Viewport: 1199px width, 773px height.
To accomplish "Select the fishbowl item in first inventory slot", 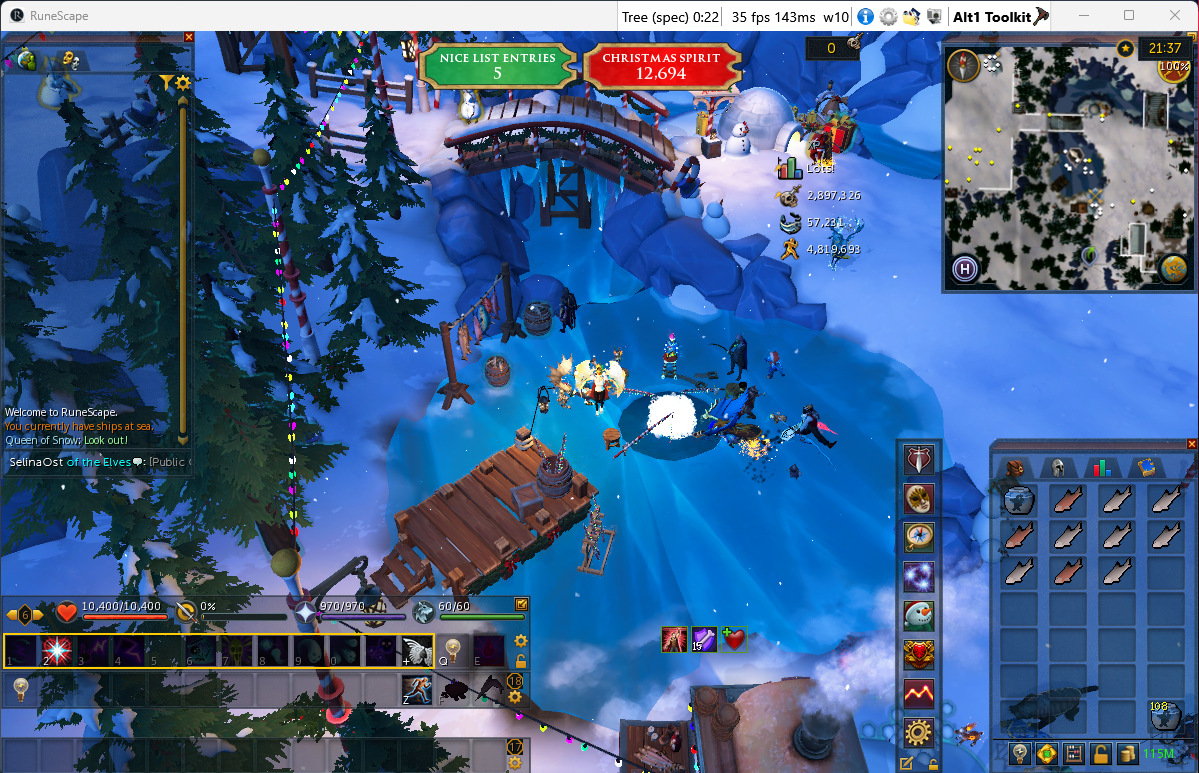I will [1018, 499].
